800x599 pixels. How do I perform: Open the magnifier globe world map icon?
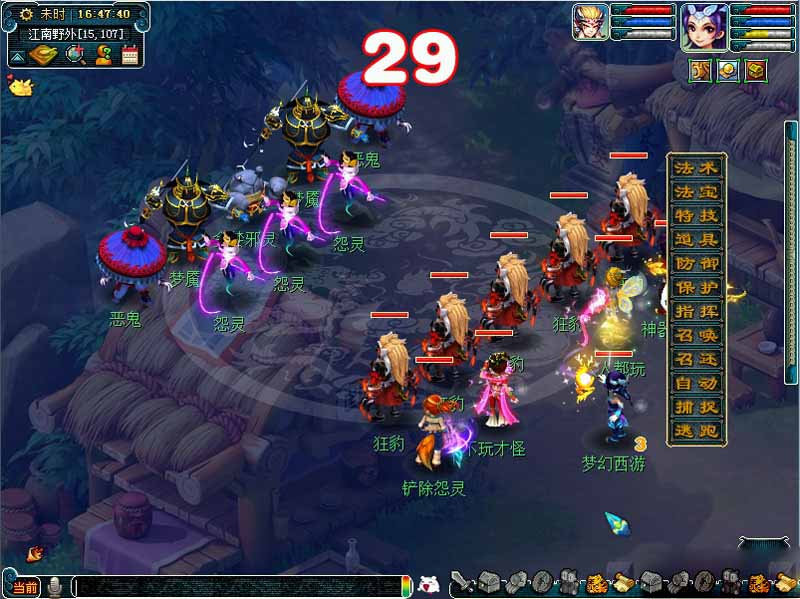click(74, 55)
